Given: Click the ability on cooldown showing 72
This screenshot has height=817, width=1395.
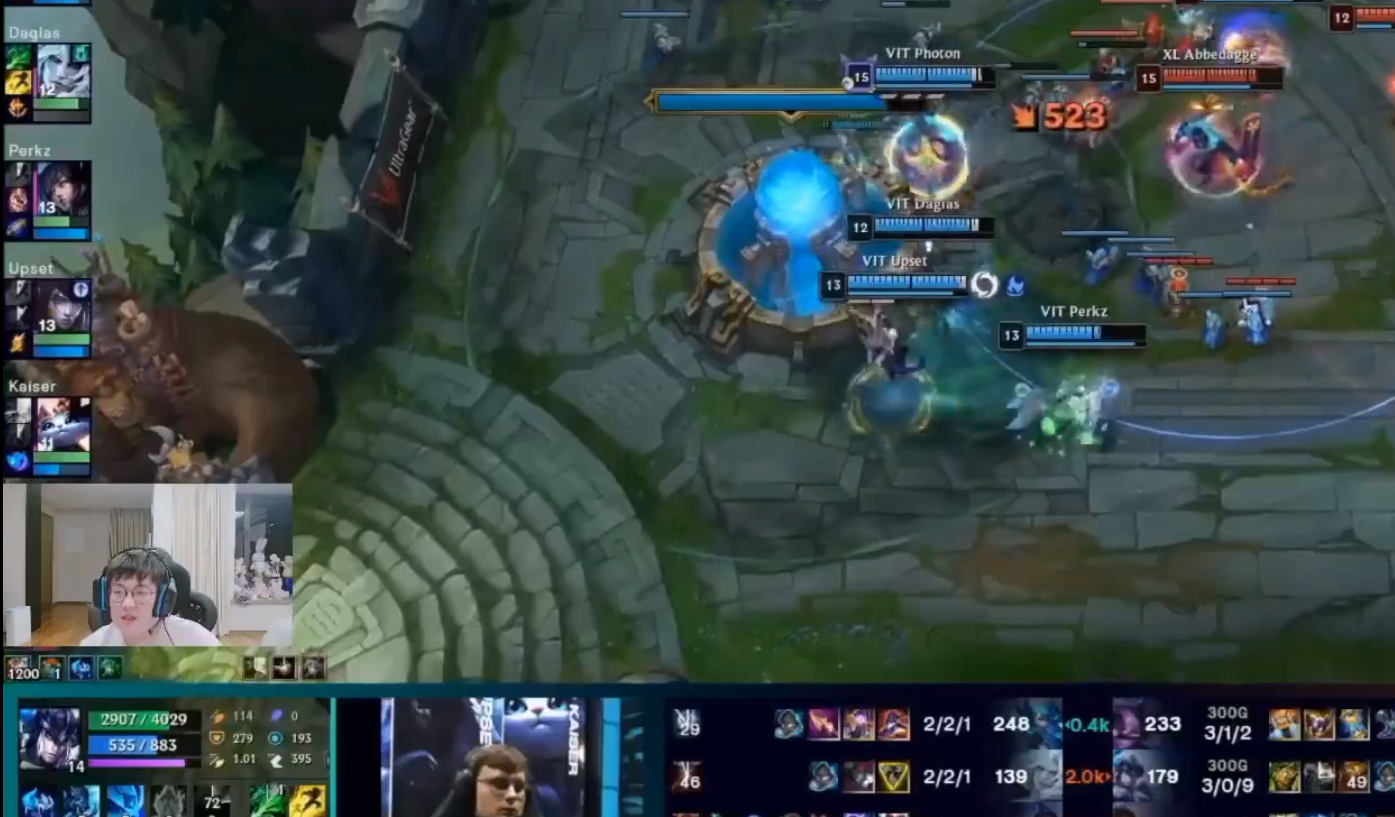Looking at the screenshot, I should pos(214,801).
